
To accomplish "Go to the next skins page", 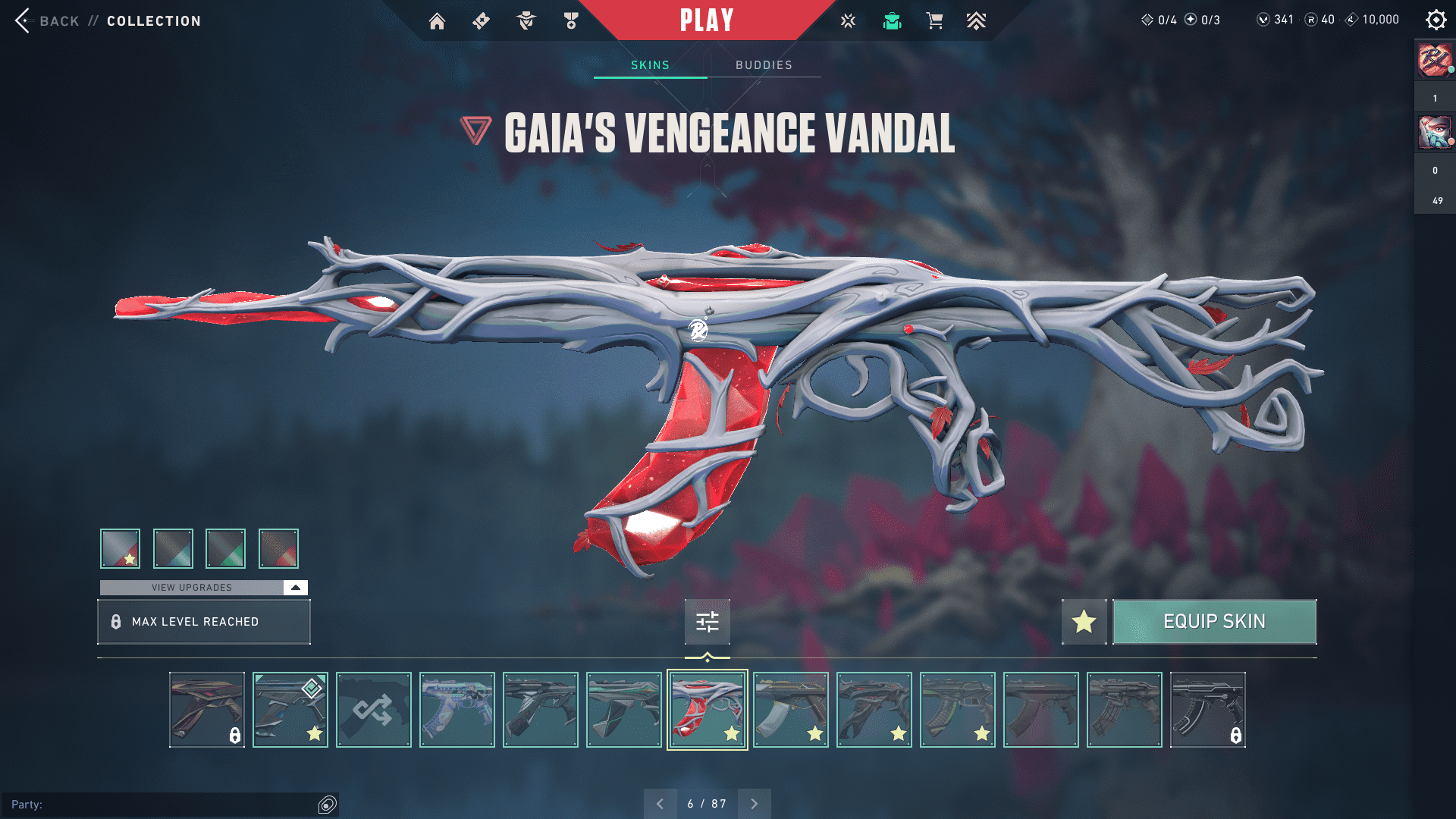I will coord(754,804).
